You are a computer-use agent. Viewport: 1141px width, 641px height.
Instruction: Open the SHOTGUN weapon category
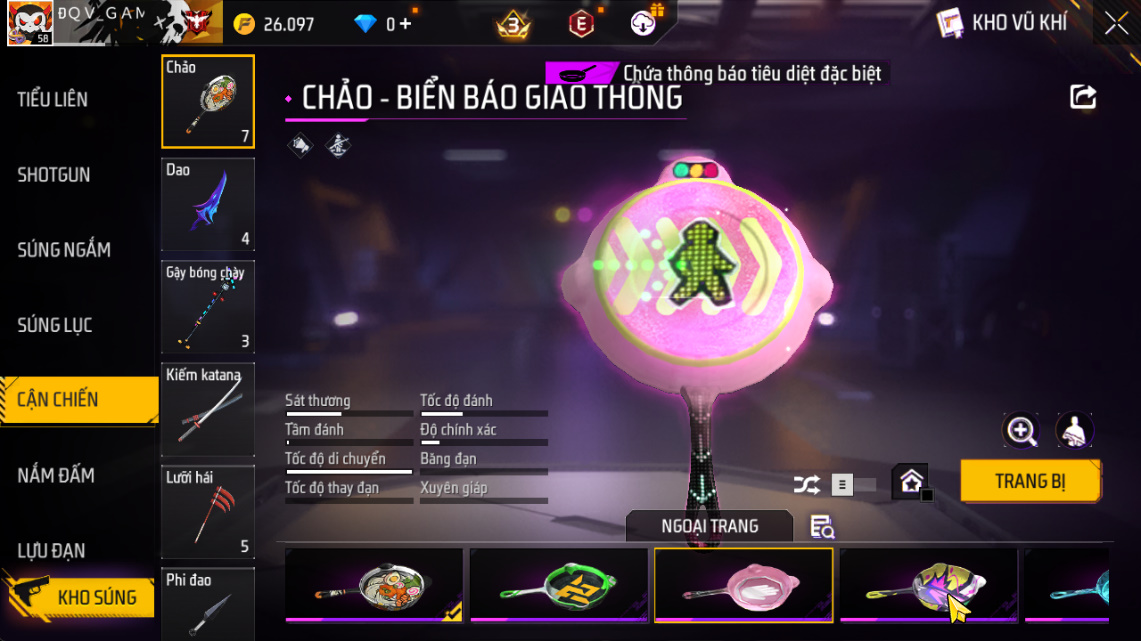(x=54, y=175)
